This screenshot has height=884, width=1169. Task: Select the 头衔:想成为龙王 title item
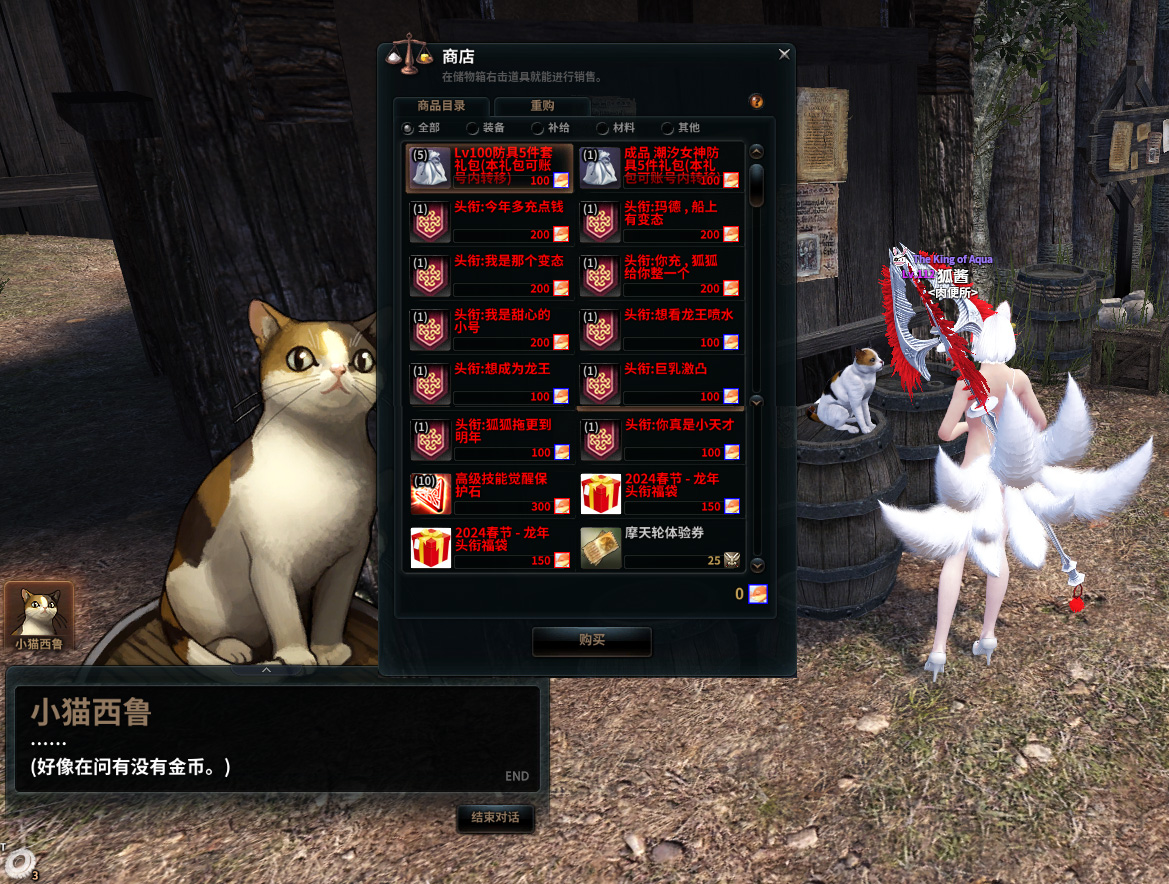tap(490, 383)
